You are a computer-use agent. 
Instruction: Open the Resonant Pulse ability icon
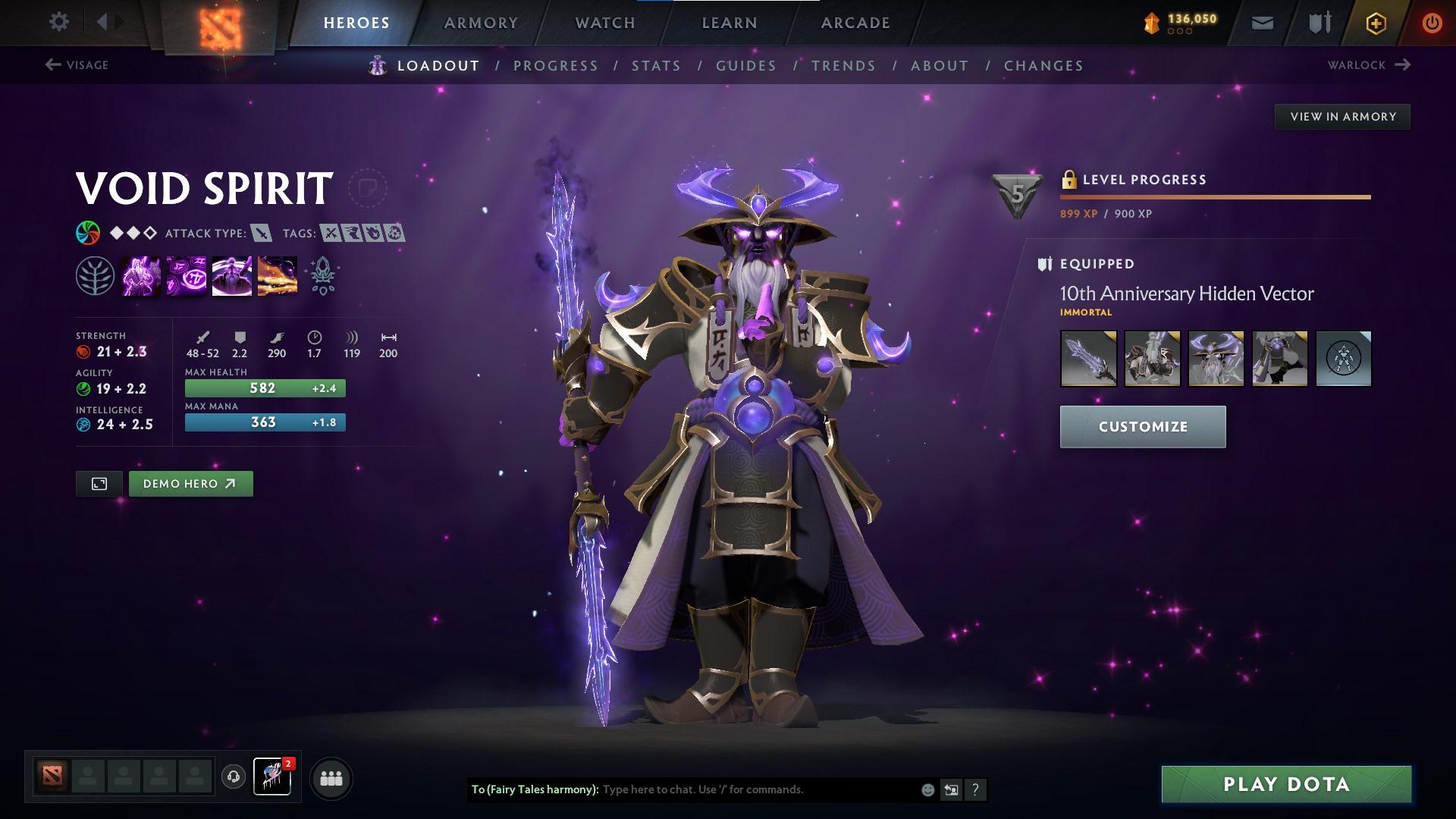pos(232,275)
